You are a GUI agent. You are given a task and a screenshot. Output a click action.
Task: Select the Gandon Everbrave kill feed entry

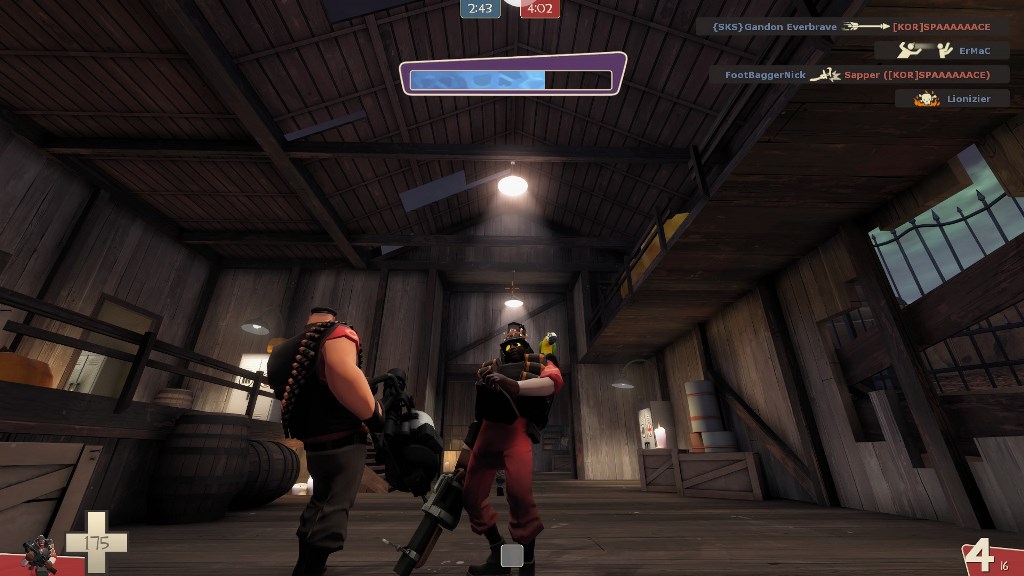pos(852,27)
